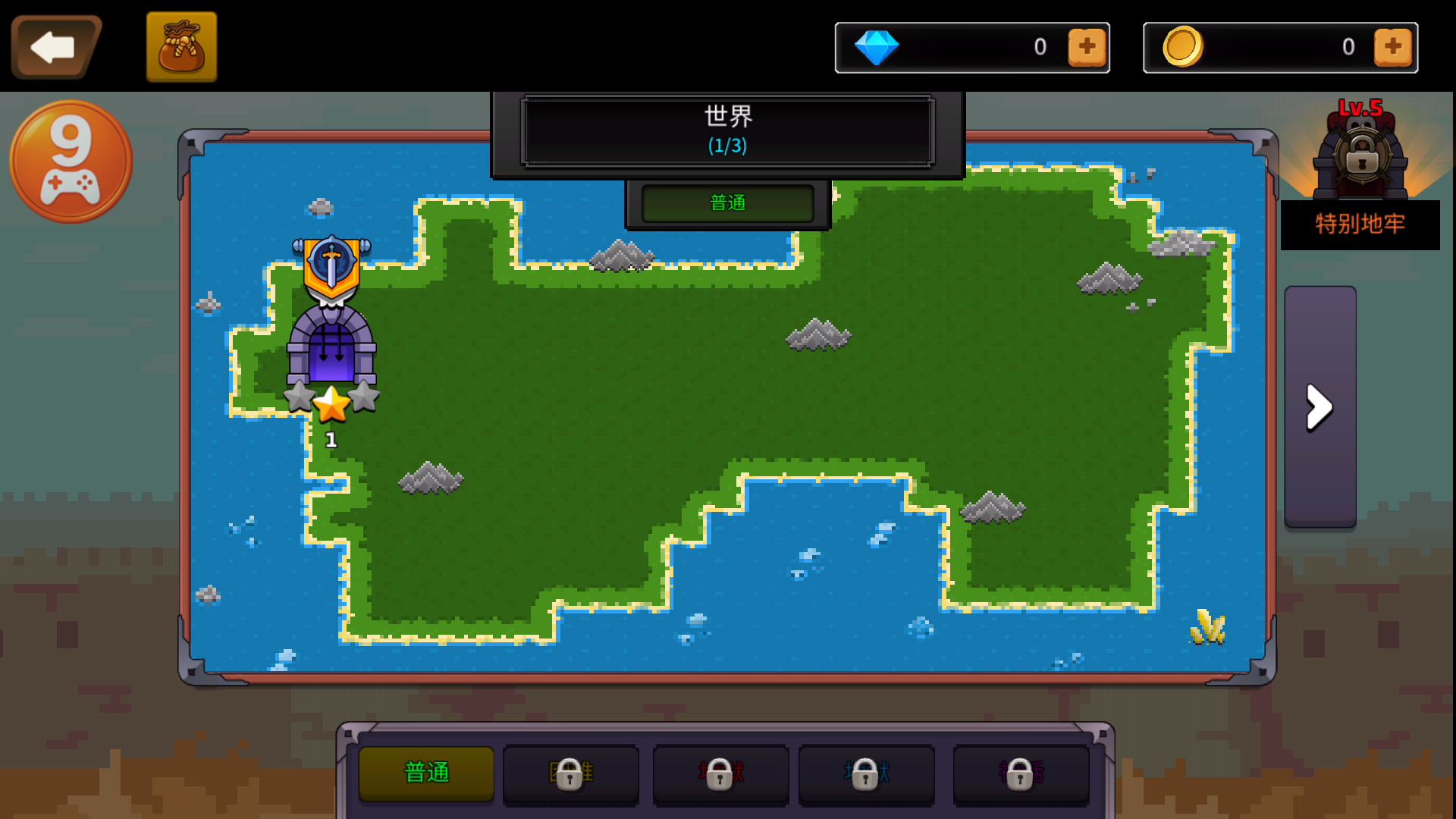Select the locked purple difficulty tab

tap(1021, 773)
